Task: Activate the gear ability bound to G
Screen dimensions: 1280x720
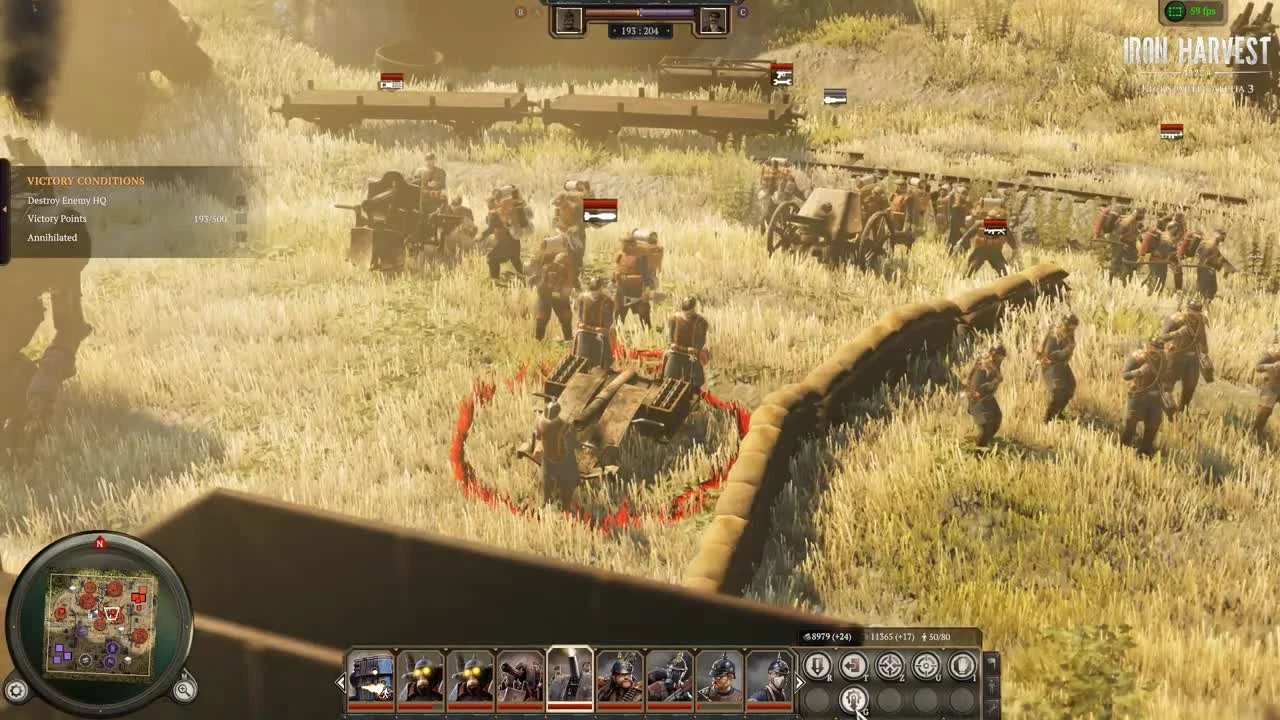Action: tap(855, 699)
